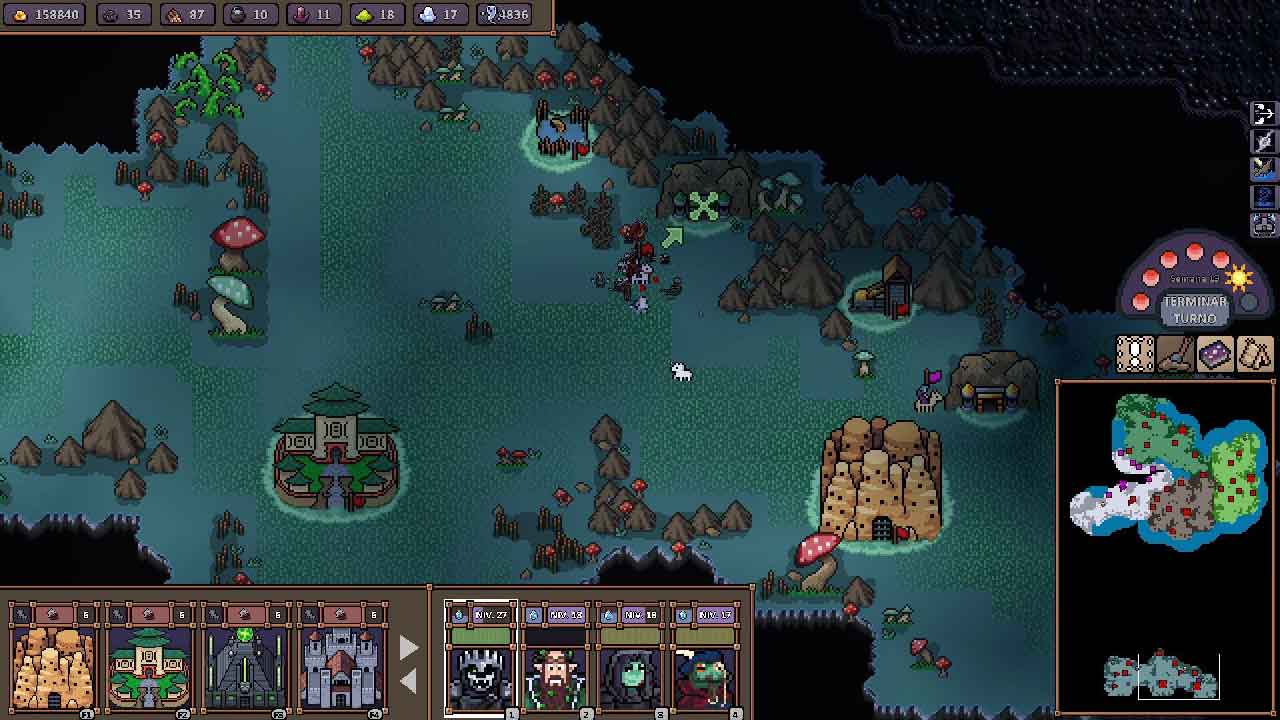Show next towns with right arrow

[408, 647]
